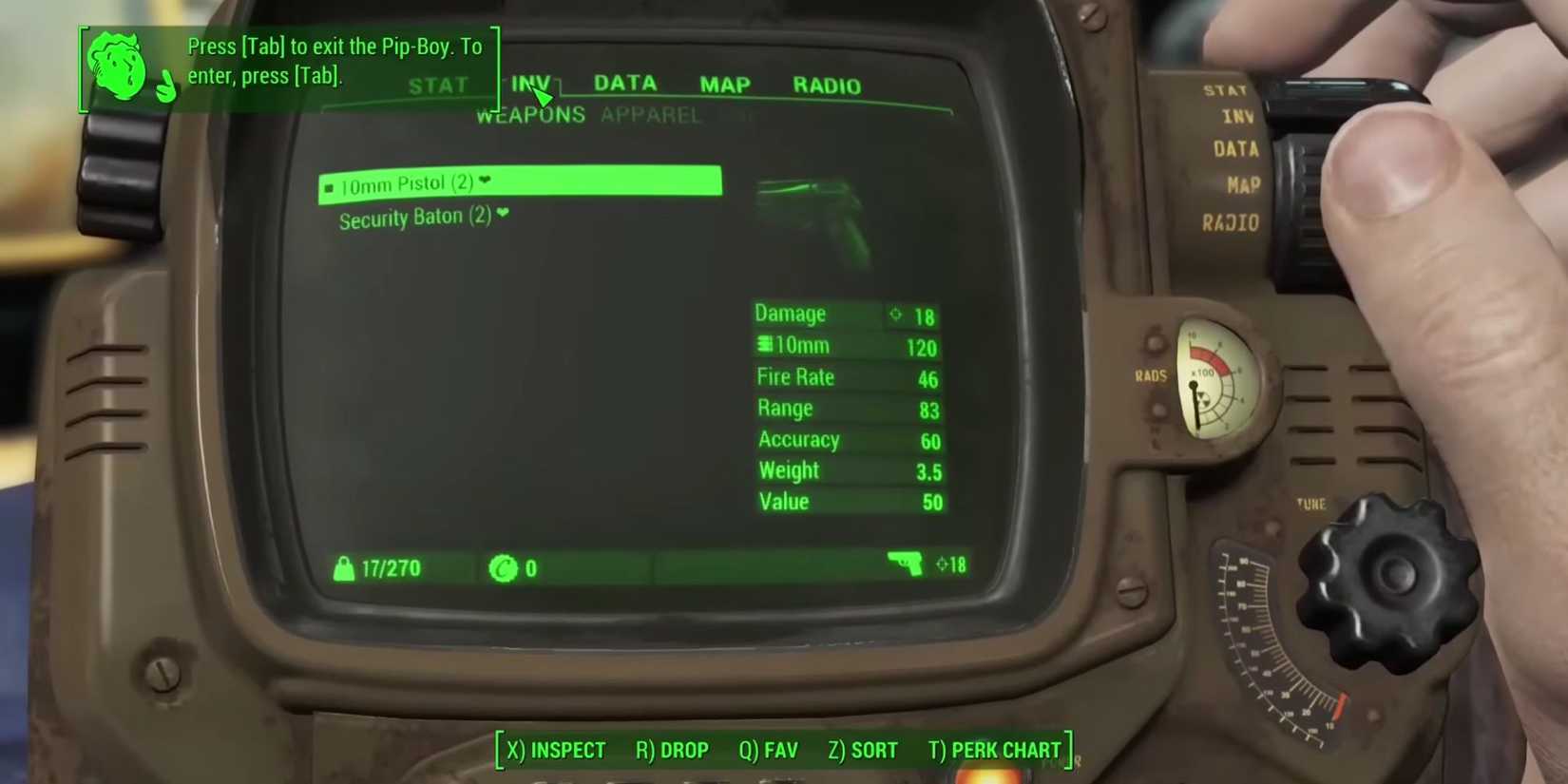Screen dimensions: 1568x784
Task: Click the bottlecap currency icon
Action: point(505,568)
